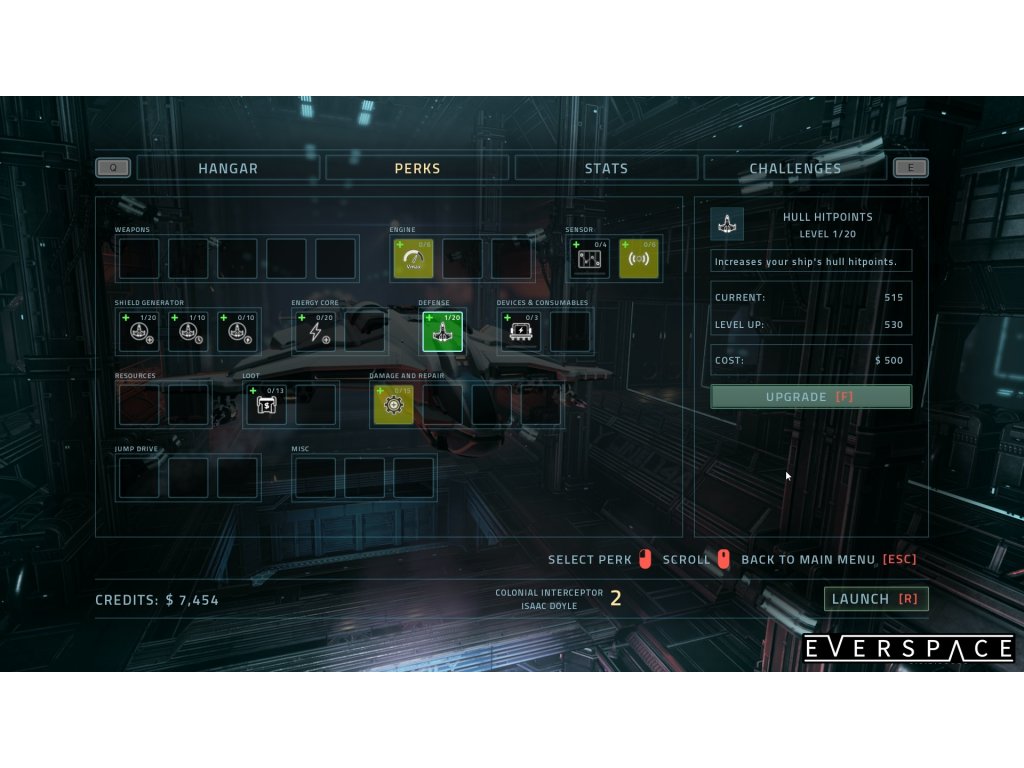This screenshot has height=768, width=1024.
Task: Choose the sensor radar signal perk
Action: pos(638,259)
